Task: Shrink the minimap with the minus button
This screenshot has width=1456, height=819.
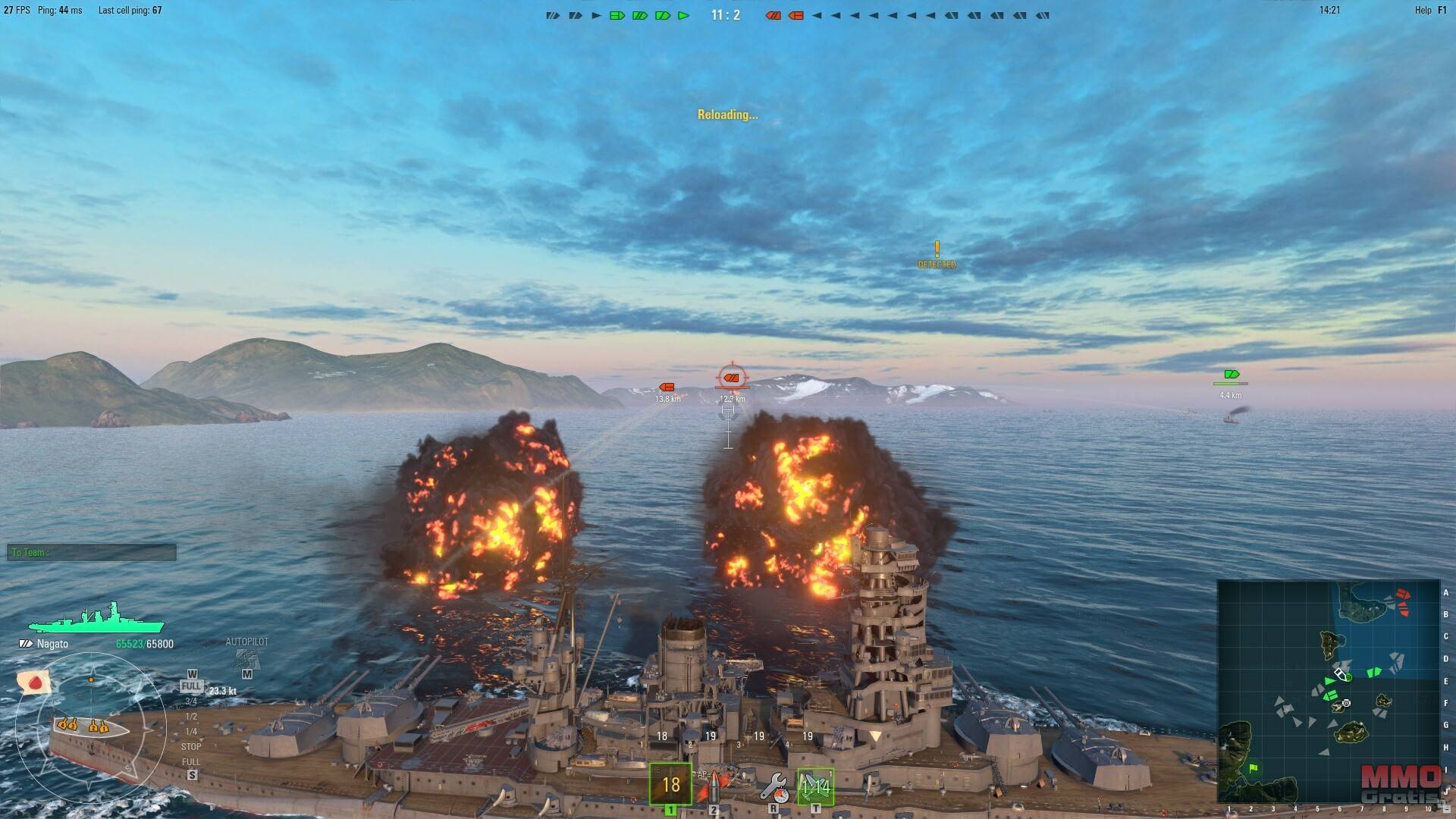Action: (x=1447, y=811)
